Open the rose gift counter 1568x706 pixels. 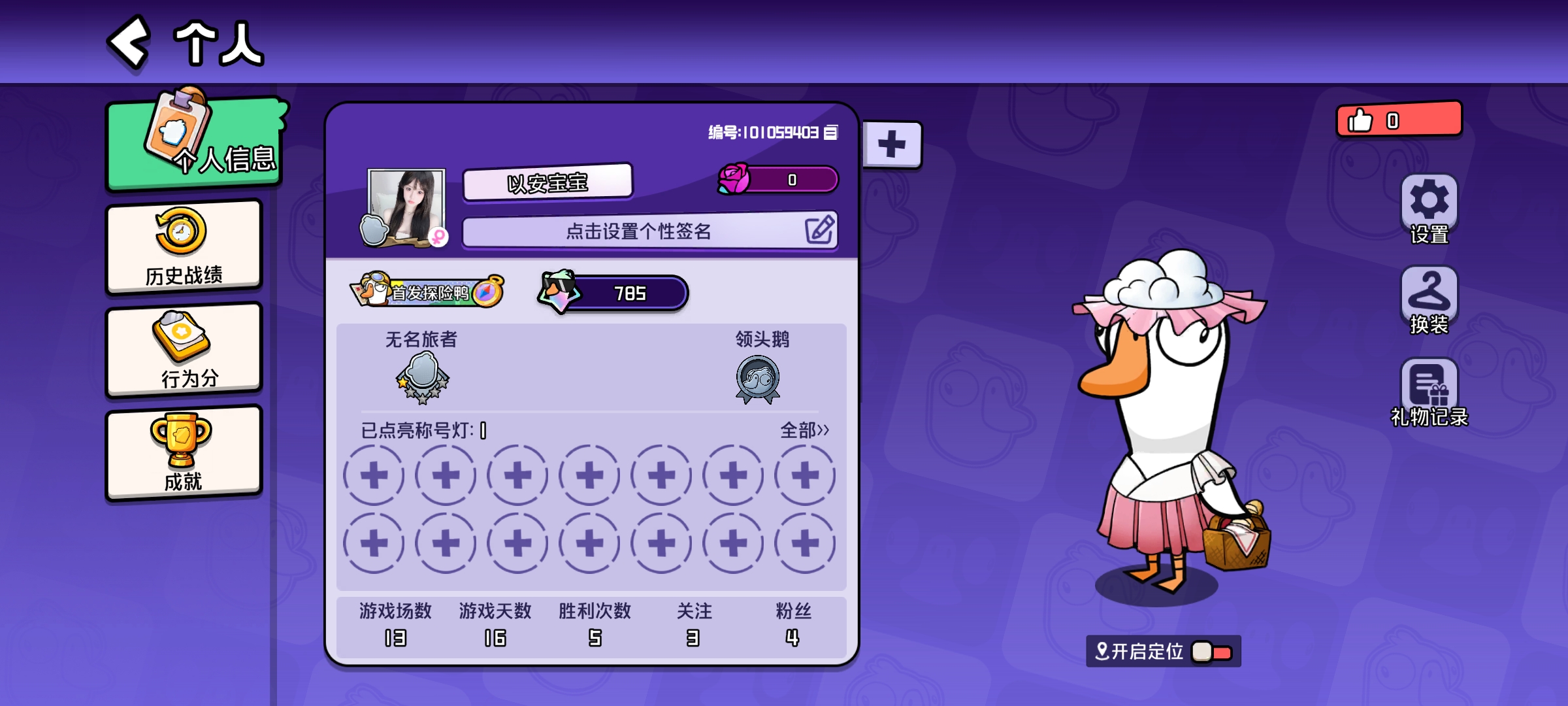point(779,179)
